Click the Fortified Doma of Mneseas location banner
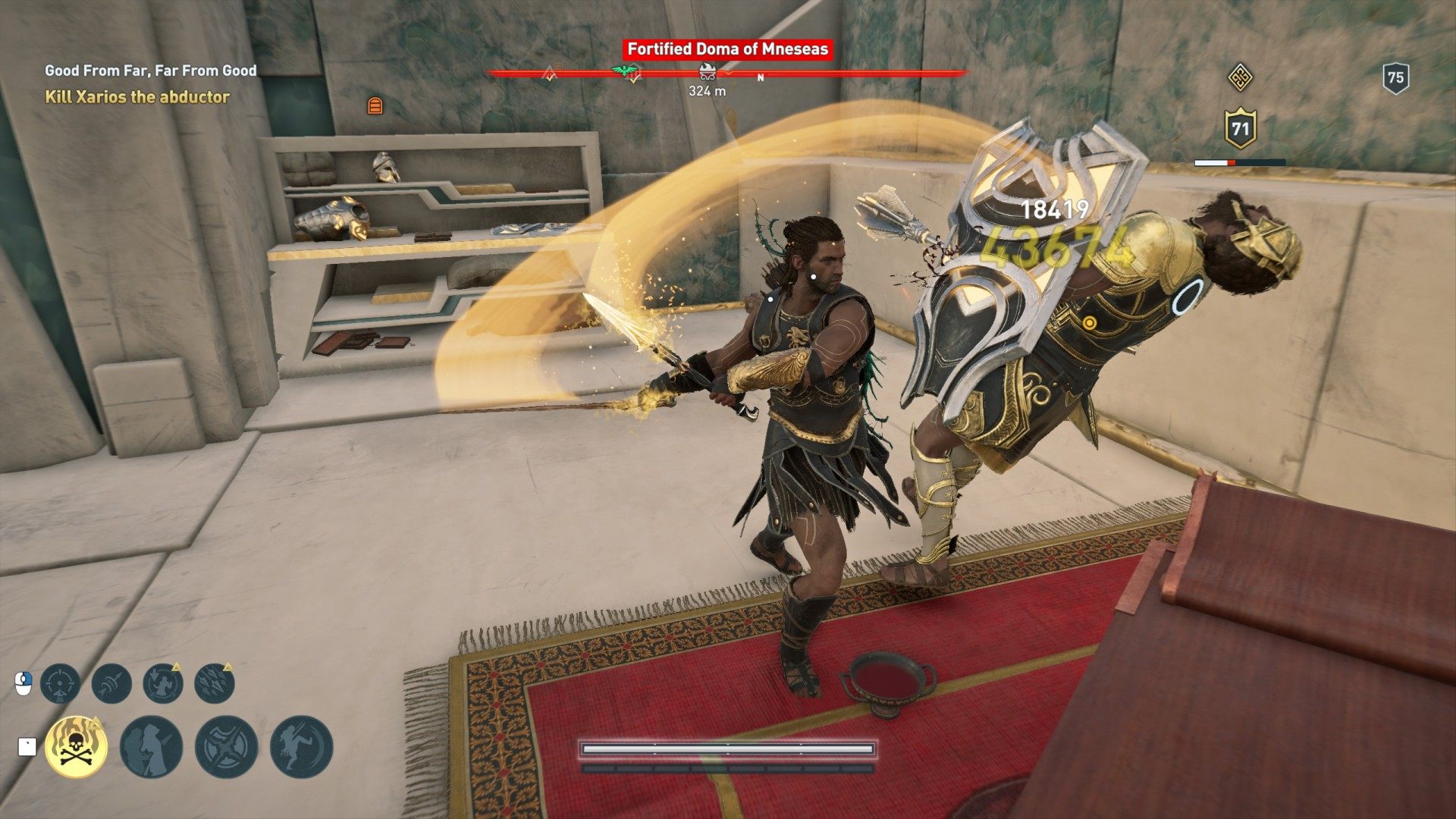Screen dimensions: 1456x819 click(727, 49)
